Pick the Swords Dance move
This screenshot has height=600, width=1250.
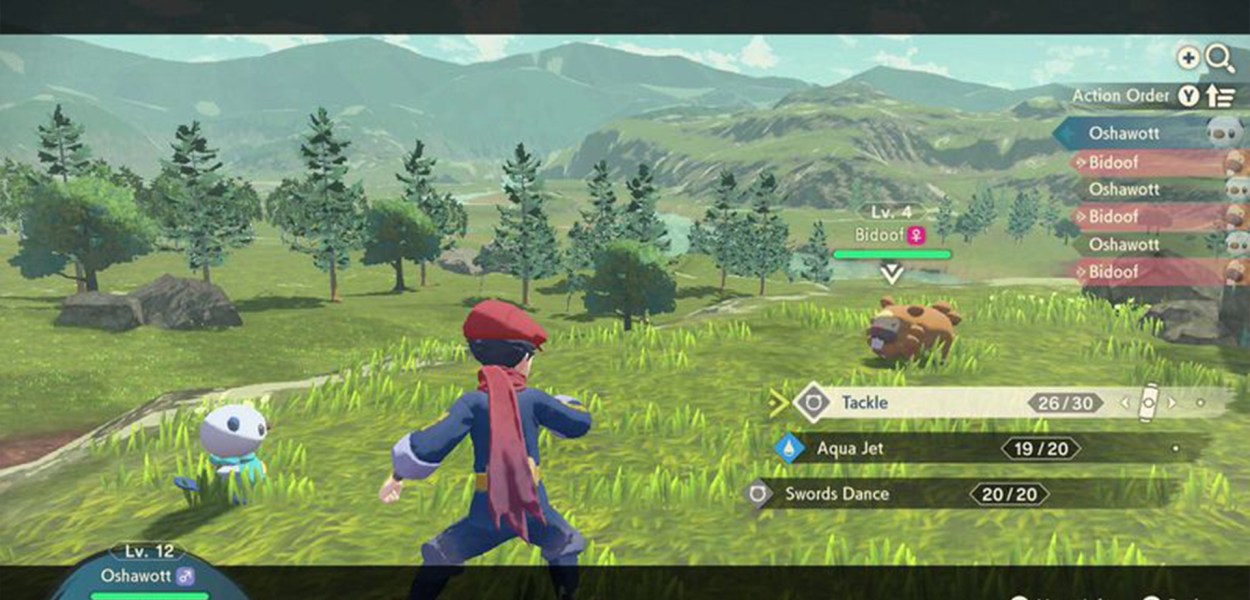[837, 494]
